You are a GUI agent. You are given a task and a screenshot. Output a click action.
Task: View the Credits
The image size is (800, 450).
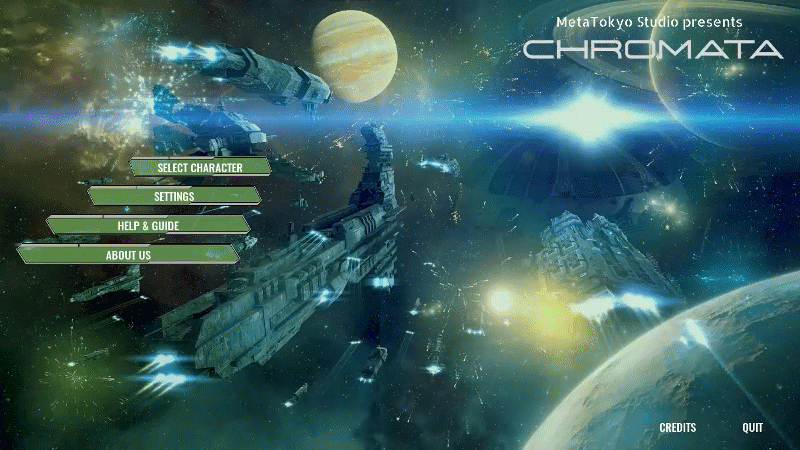click(677, 428)
